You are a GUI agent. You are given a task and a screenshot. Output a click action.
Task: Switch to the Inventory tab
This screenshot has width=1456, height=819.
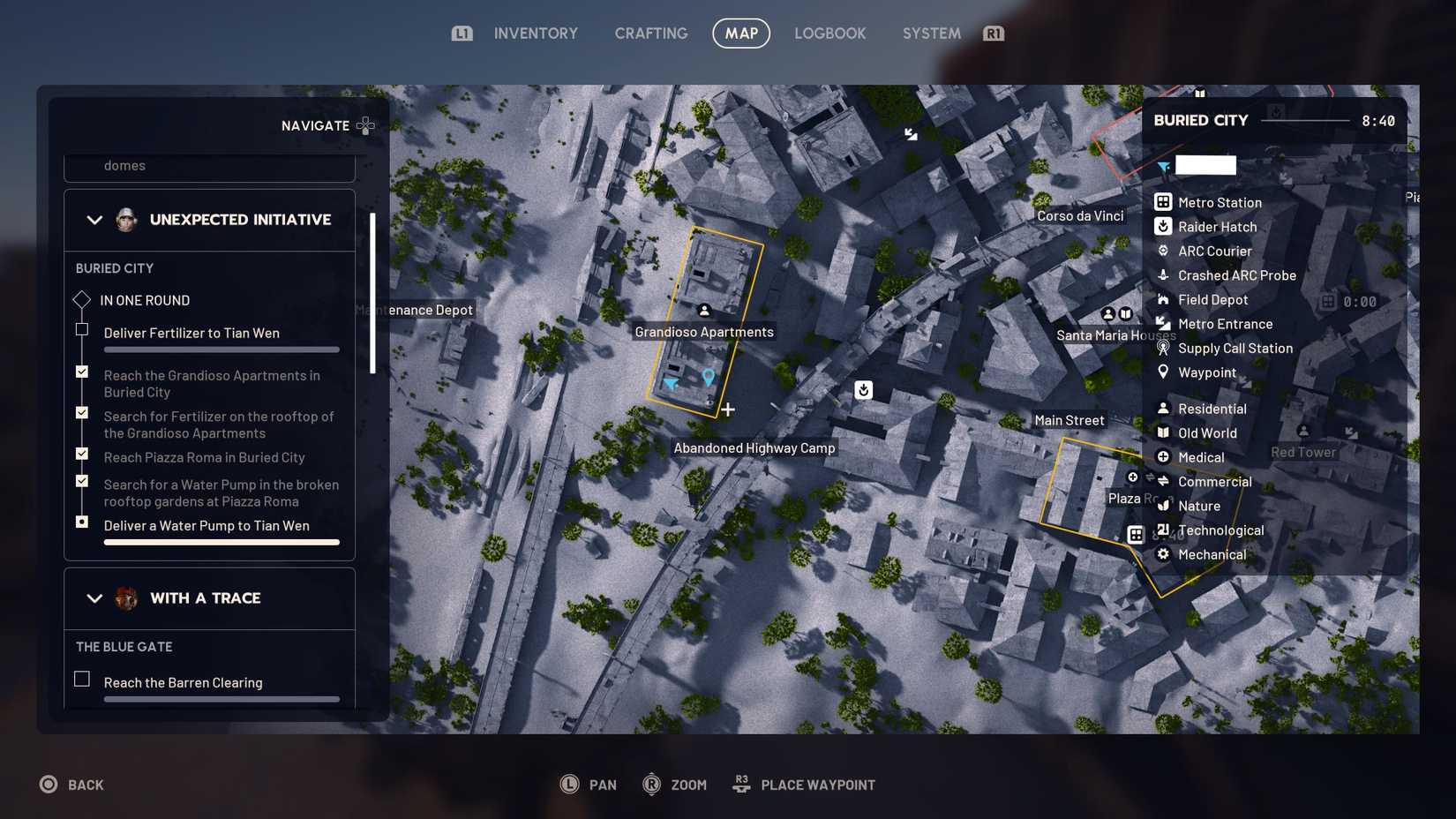click(x=535, y=33)
